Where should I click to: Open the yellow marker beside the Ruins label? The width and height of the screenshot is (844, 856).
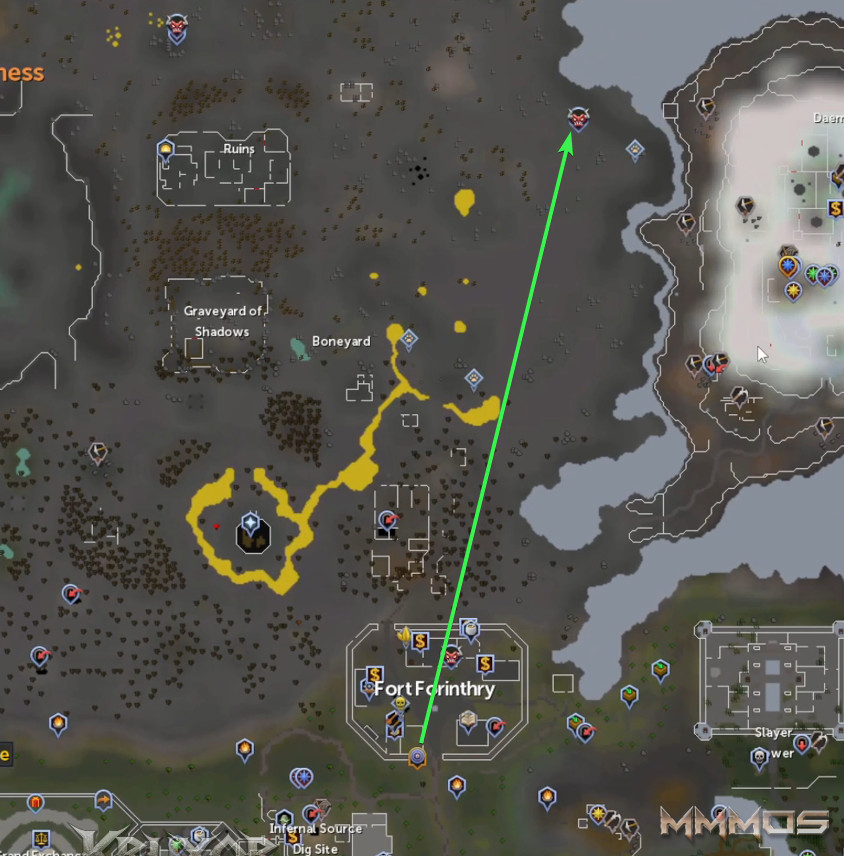tap(166, 151)
